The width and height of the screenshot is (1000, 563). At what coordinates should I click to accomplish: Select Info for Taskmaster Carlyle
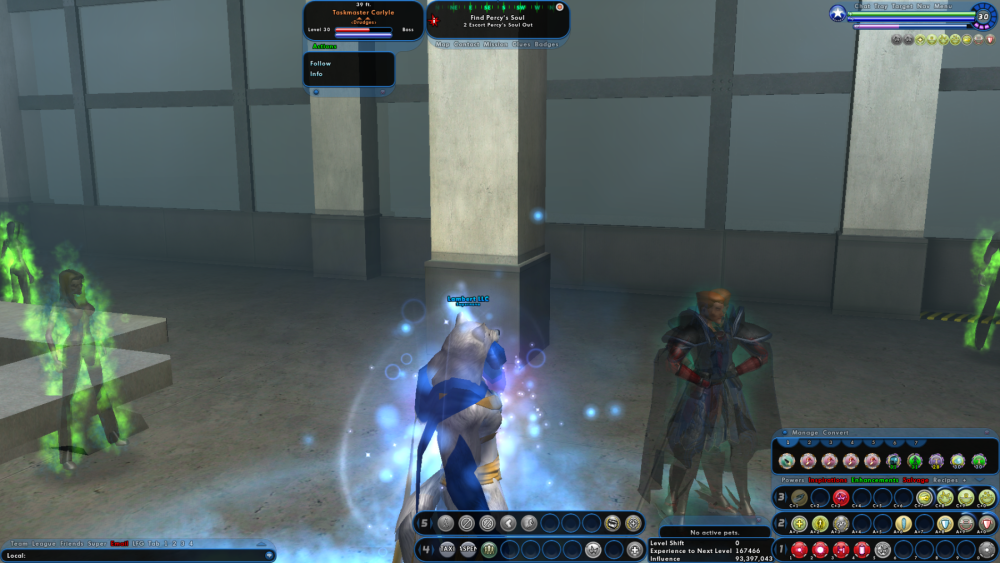click(x=317, y=74)
